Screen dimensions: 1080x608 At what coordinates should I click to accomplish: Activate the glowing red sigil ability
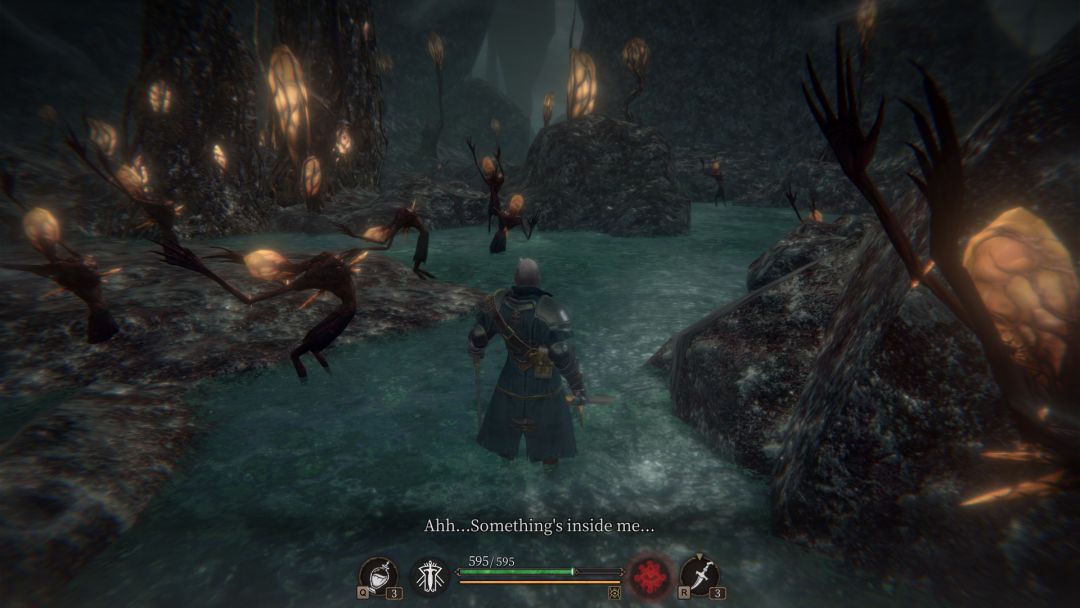[x=649, y=577]
